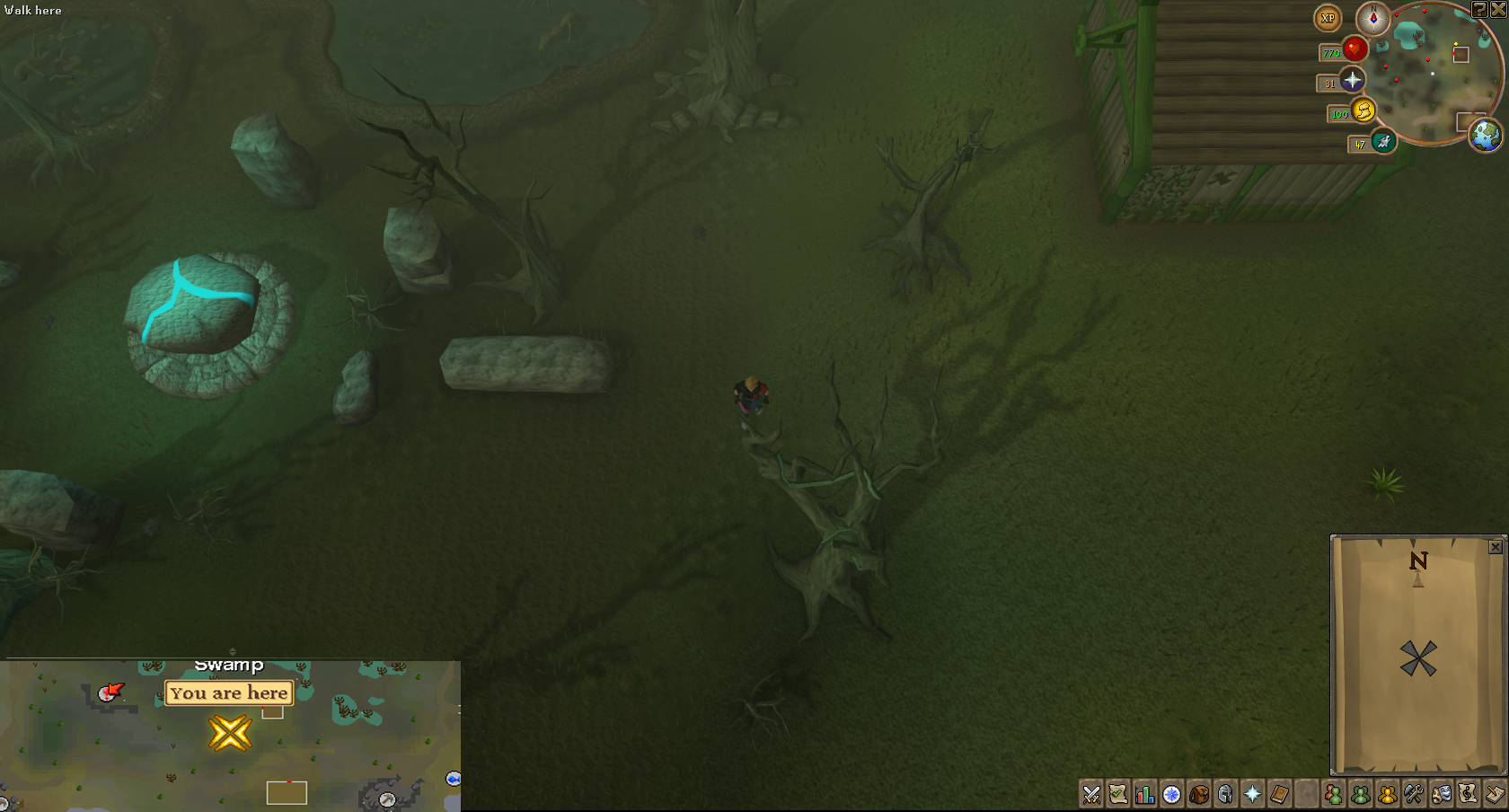Show the Worn Equipment helmet tab
The height and width of the screenshot is (812, 1509).
click(x=1225, y=794)
